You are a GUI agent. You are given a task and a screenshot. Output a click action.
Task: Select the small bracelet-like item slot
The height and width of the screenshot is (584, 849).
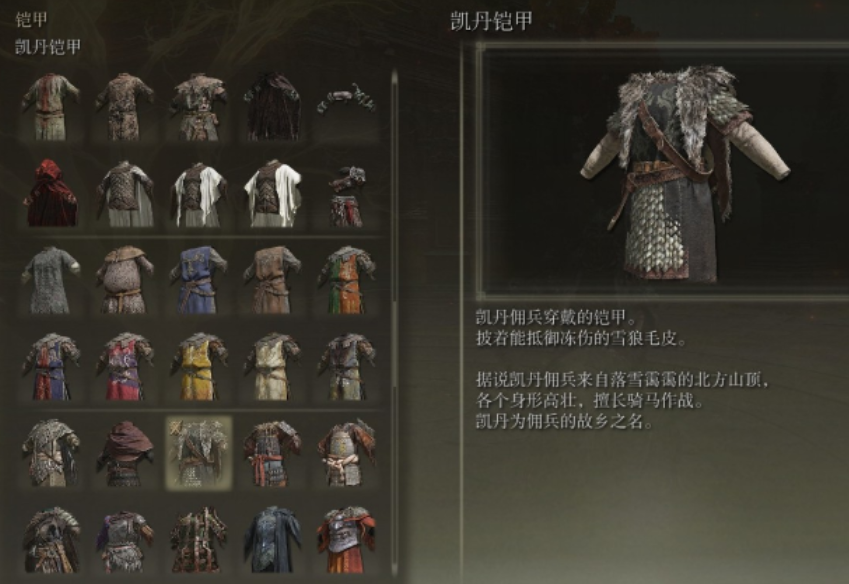coord(346,100)
